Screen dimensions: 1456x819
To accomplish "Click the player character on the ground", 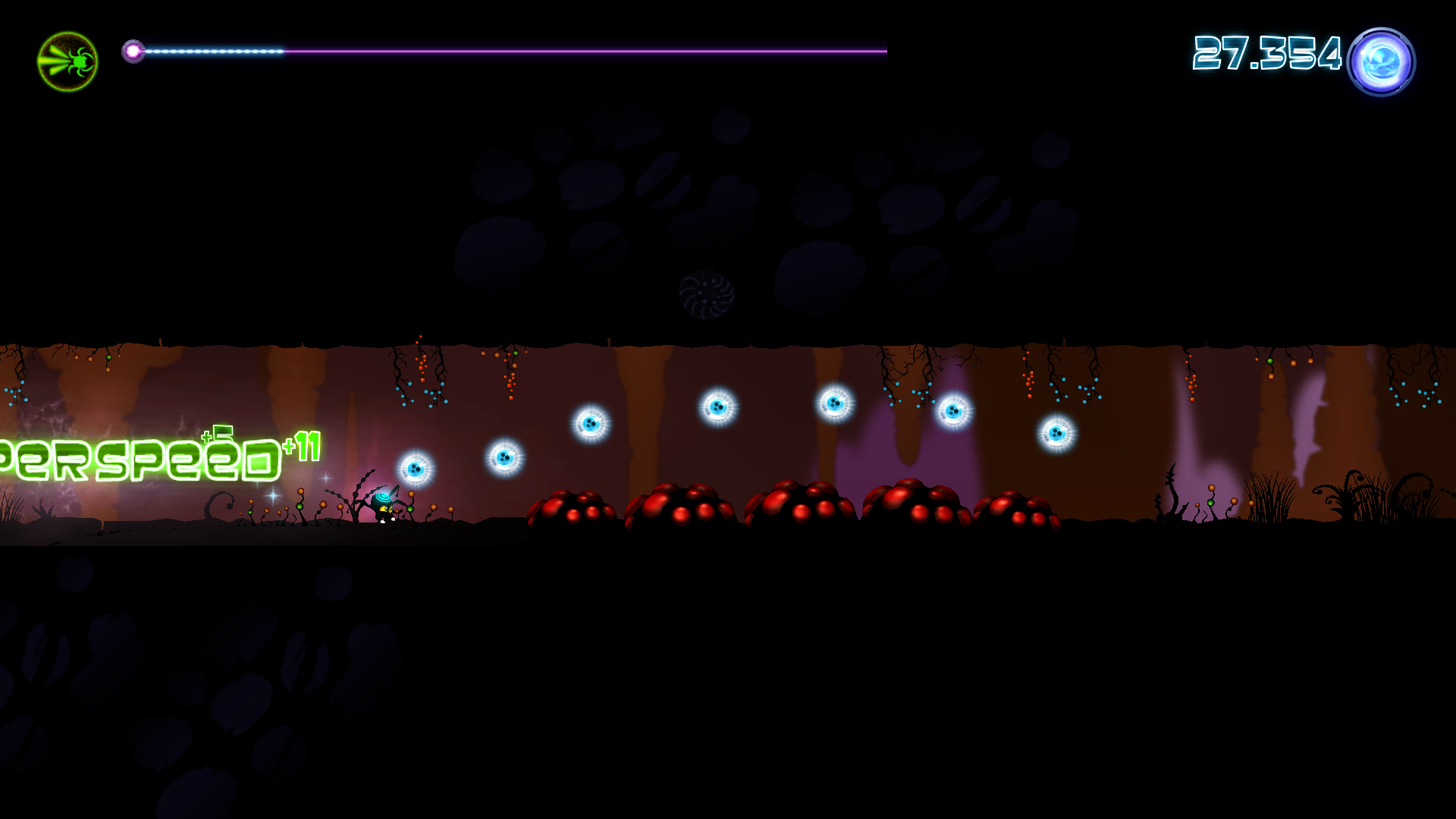I will tap(383, 504).
